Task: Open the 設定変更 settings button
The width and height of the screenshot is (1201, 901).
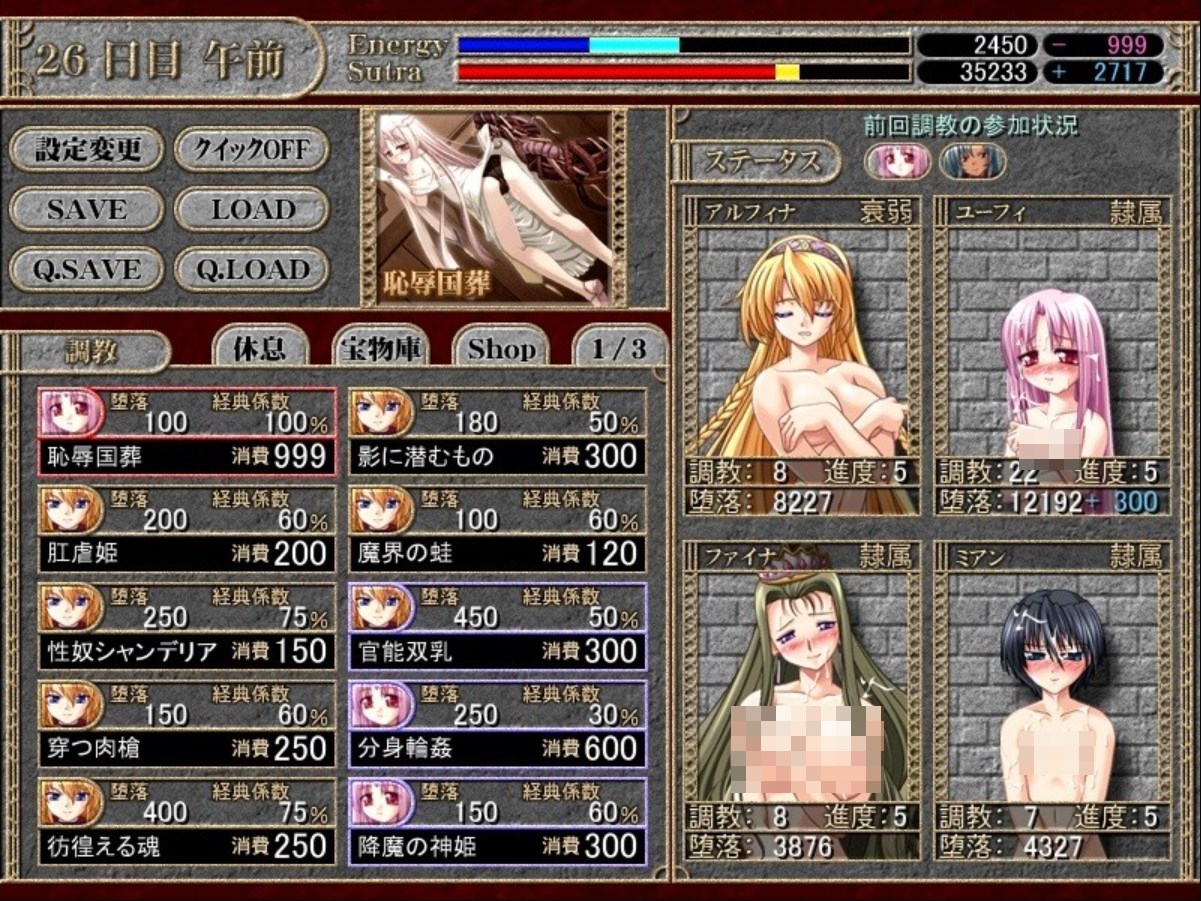Action: 86,150
